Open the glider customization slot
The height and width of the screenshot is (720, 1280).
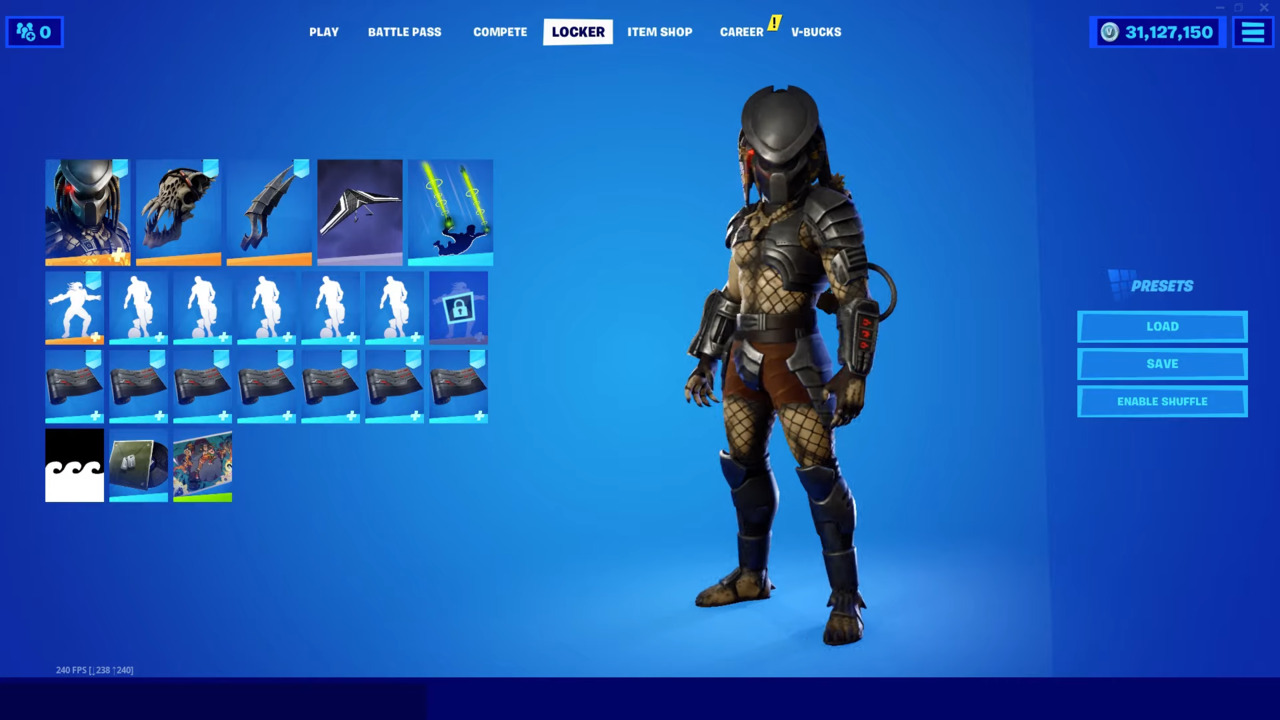coord(359,212)
